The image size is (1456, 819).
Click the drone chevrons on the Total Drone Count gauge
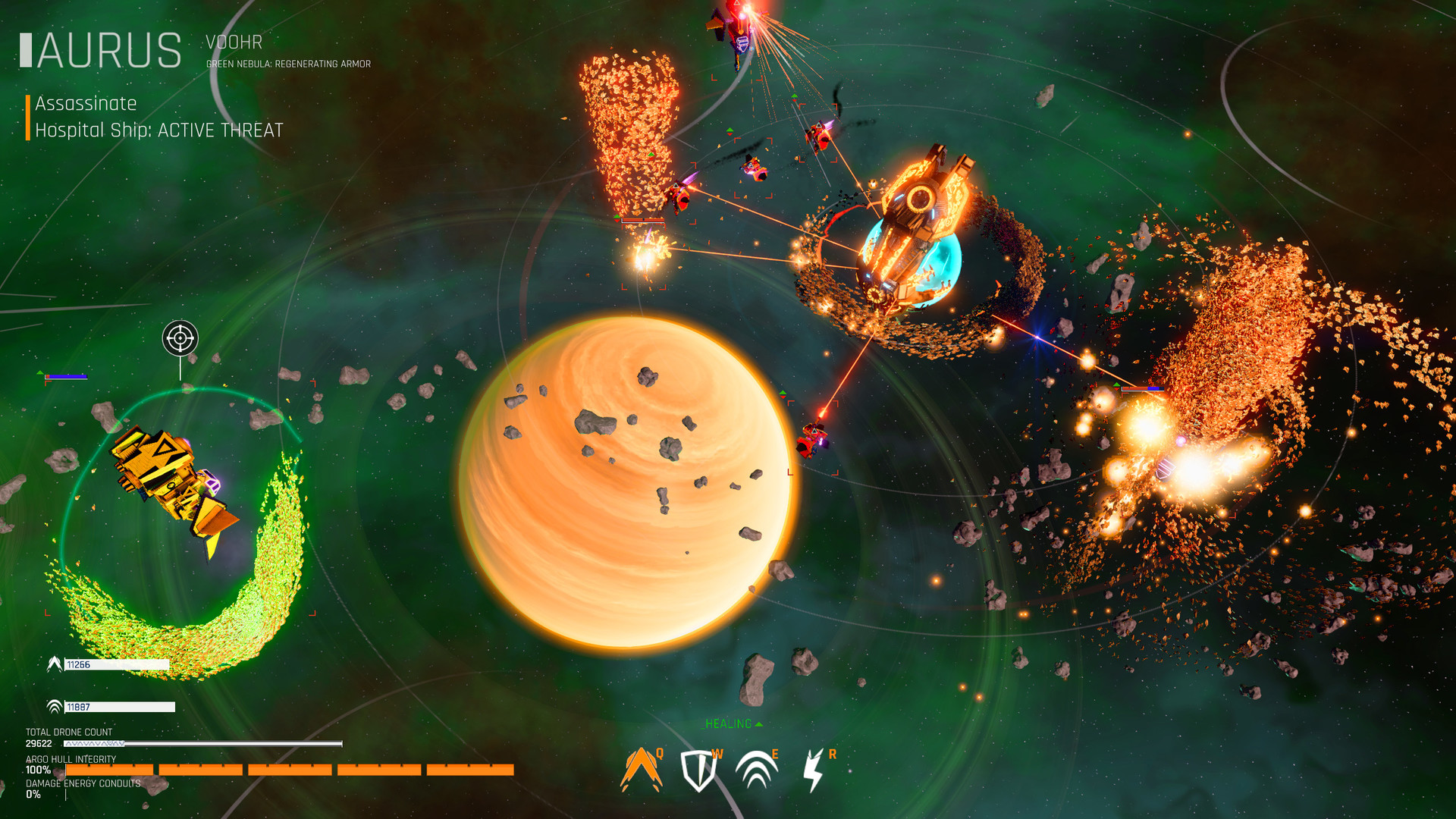pos(95,743)
